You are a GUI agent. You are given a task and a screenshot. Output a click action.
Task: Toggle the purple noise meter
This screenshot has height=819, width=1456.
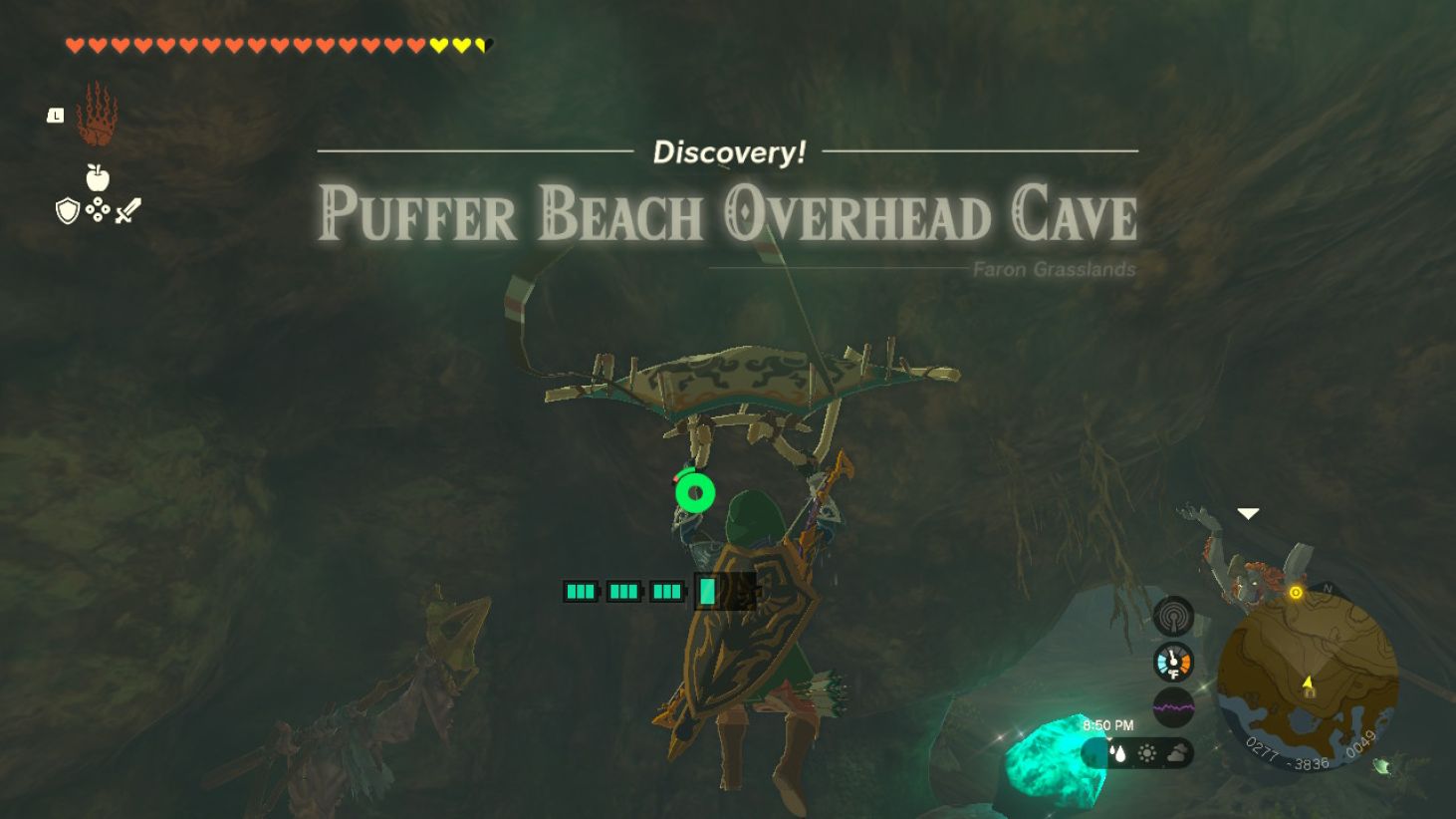pyautogui.click(x=1174, y=705)
